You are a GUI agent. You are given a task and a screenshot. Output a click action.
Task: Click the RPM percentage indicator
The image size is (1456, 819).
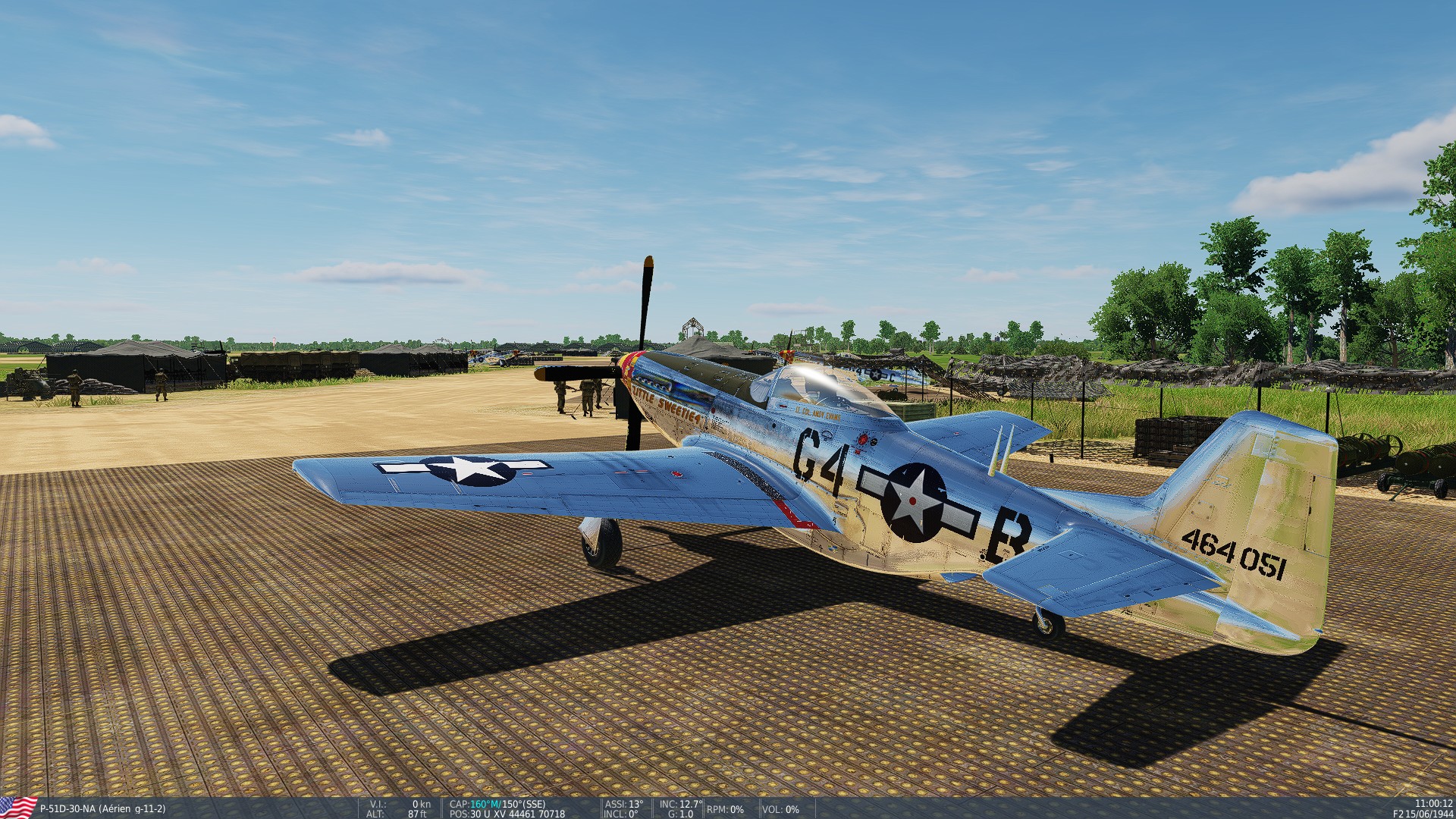click(x=724, y=810)
